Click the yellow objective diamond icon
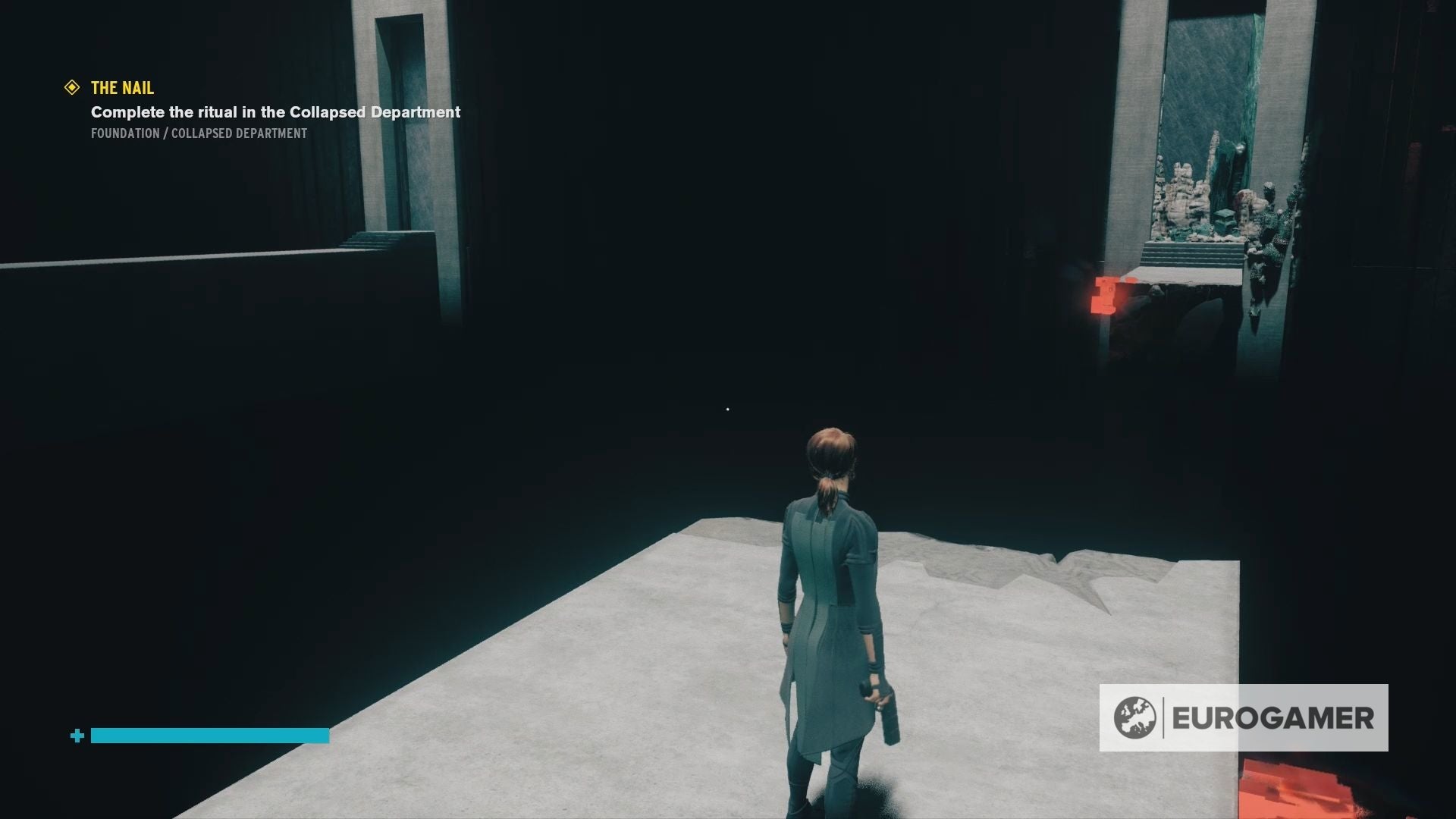Image resolution: width=1456 pixels, height=819 pixels. (x=72, y=88)
